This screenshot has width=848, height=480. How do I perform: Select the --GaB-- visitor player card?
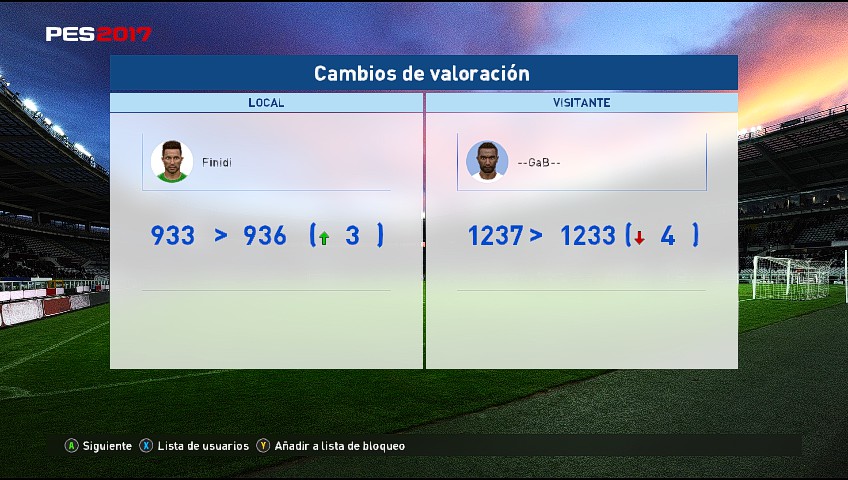(581, 162)
